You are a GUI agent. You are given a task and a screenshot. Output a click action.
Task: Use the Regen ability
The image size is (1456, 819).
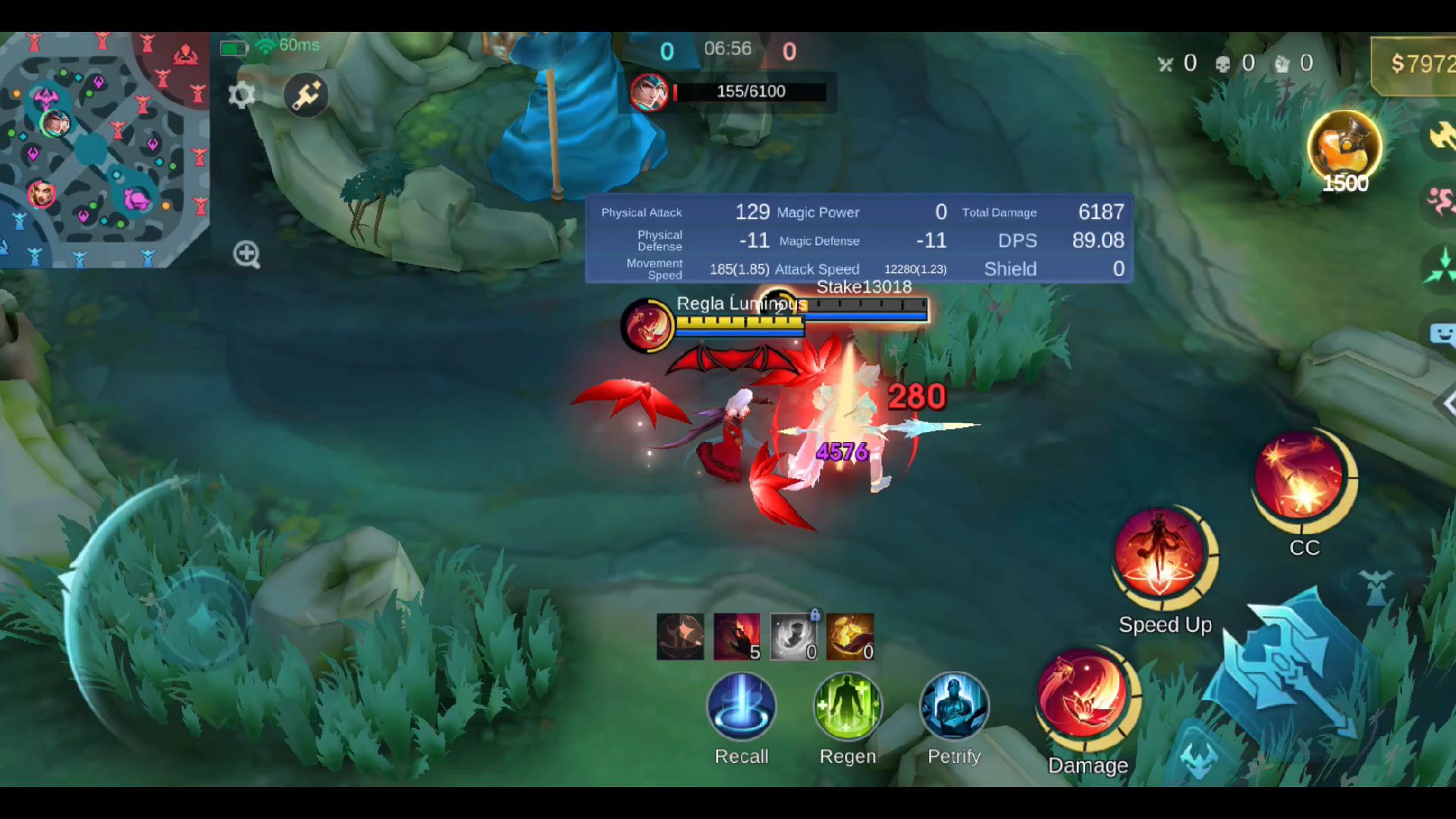[847, 707]
